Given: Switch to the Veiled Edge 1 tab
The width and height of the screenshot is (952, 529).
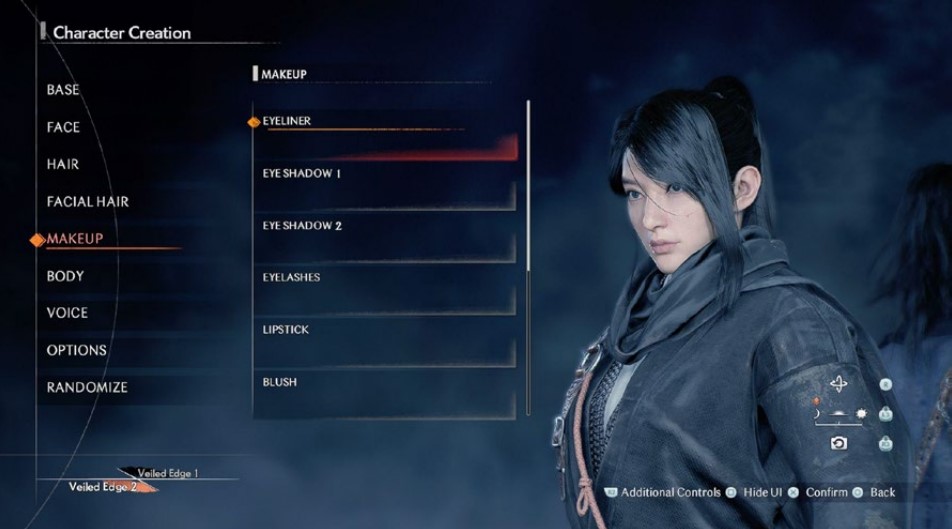Looking at the screenshot, I should tap(168, 473).
